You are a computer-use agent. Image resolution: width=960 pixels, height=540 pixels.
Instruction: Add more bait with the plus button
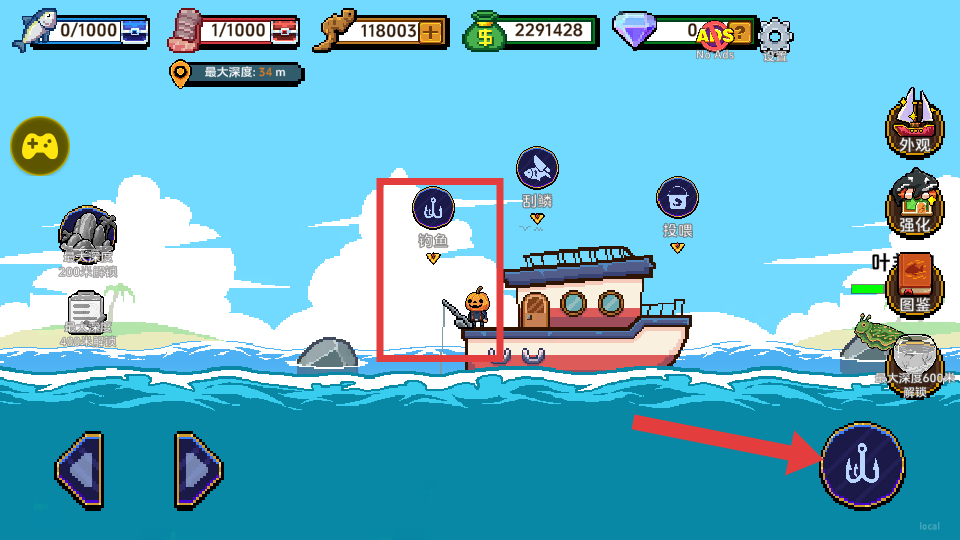pyautogui.click(x=431, y=31)
